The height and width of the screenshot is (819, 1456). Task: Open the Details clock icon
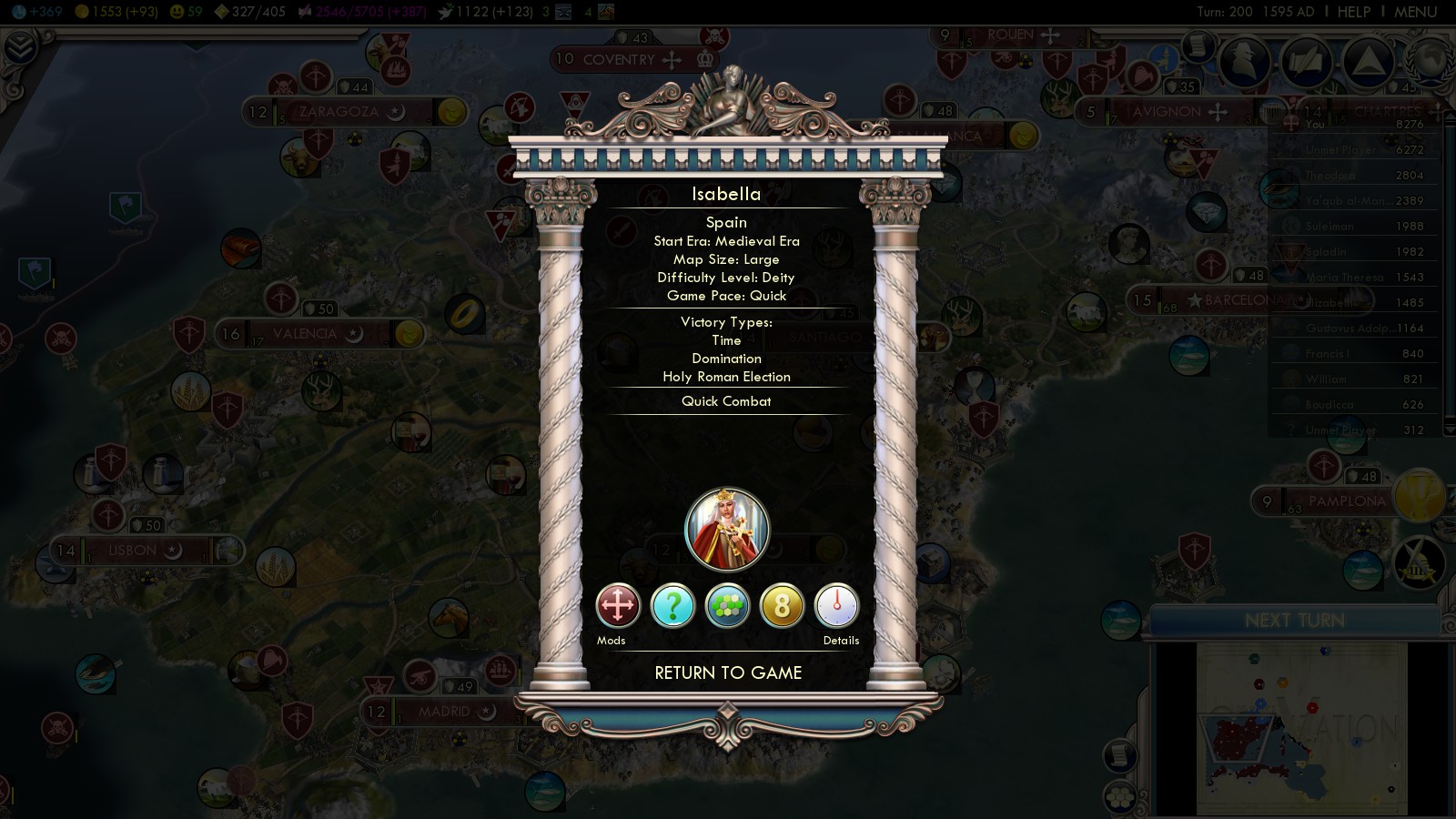pyautogui.click(x=836, y=606)
